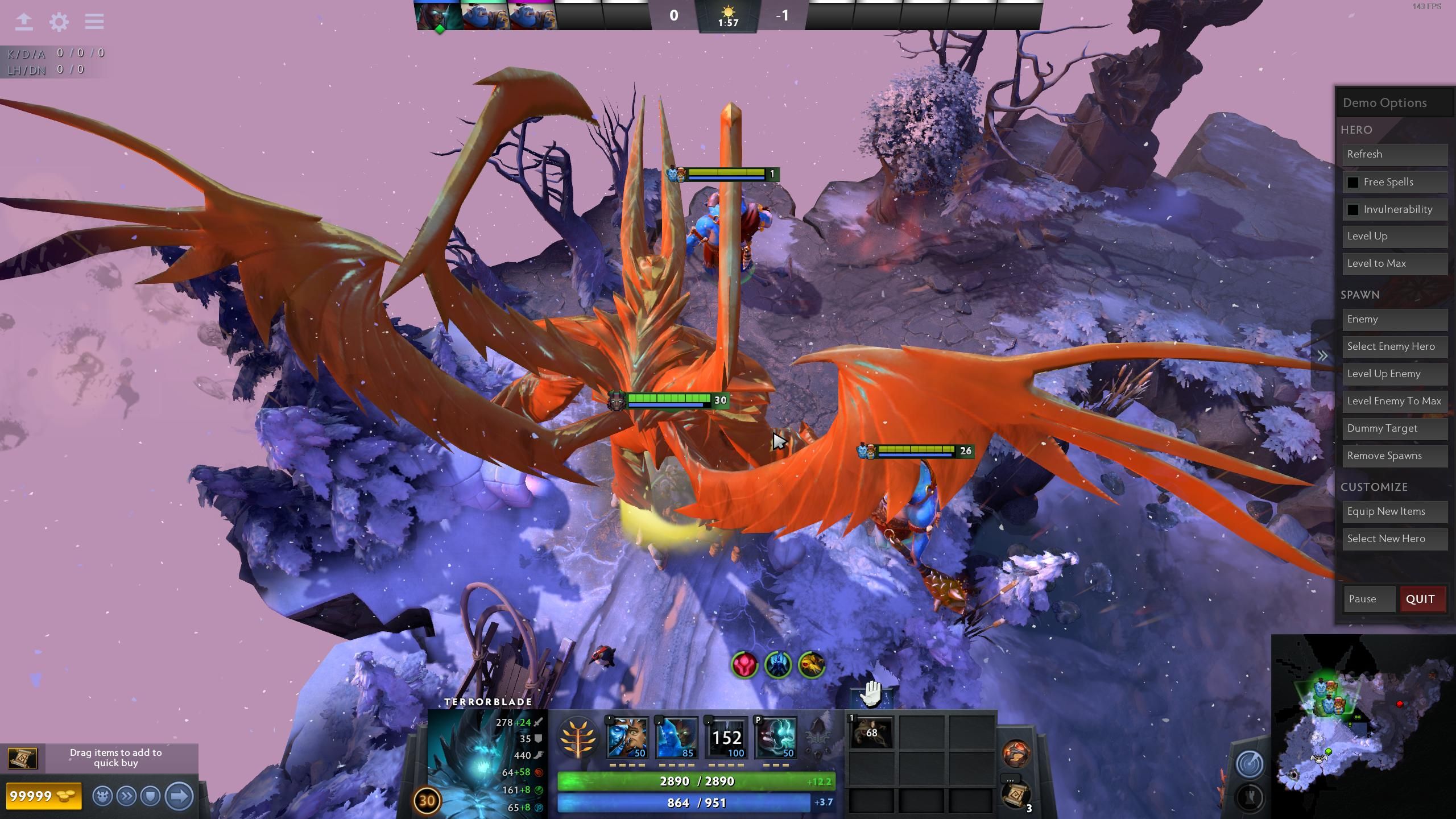Click the Refresh hero button

pyautogui.click(x=1395, y=155)
